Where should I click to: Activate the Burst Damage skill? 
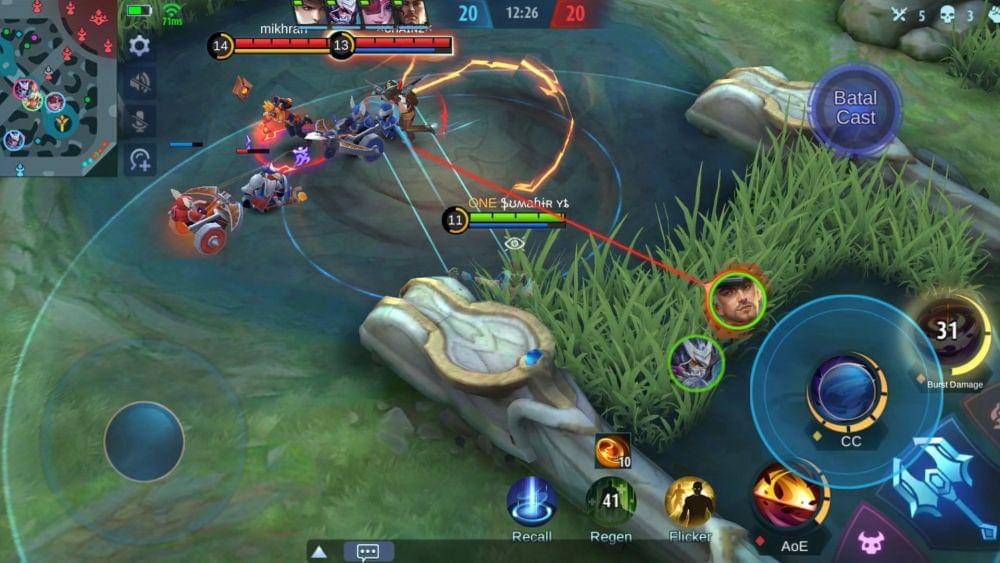949,334
